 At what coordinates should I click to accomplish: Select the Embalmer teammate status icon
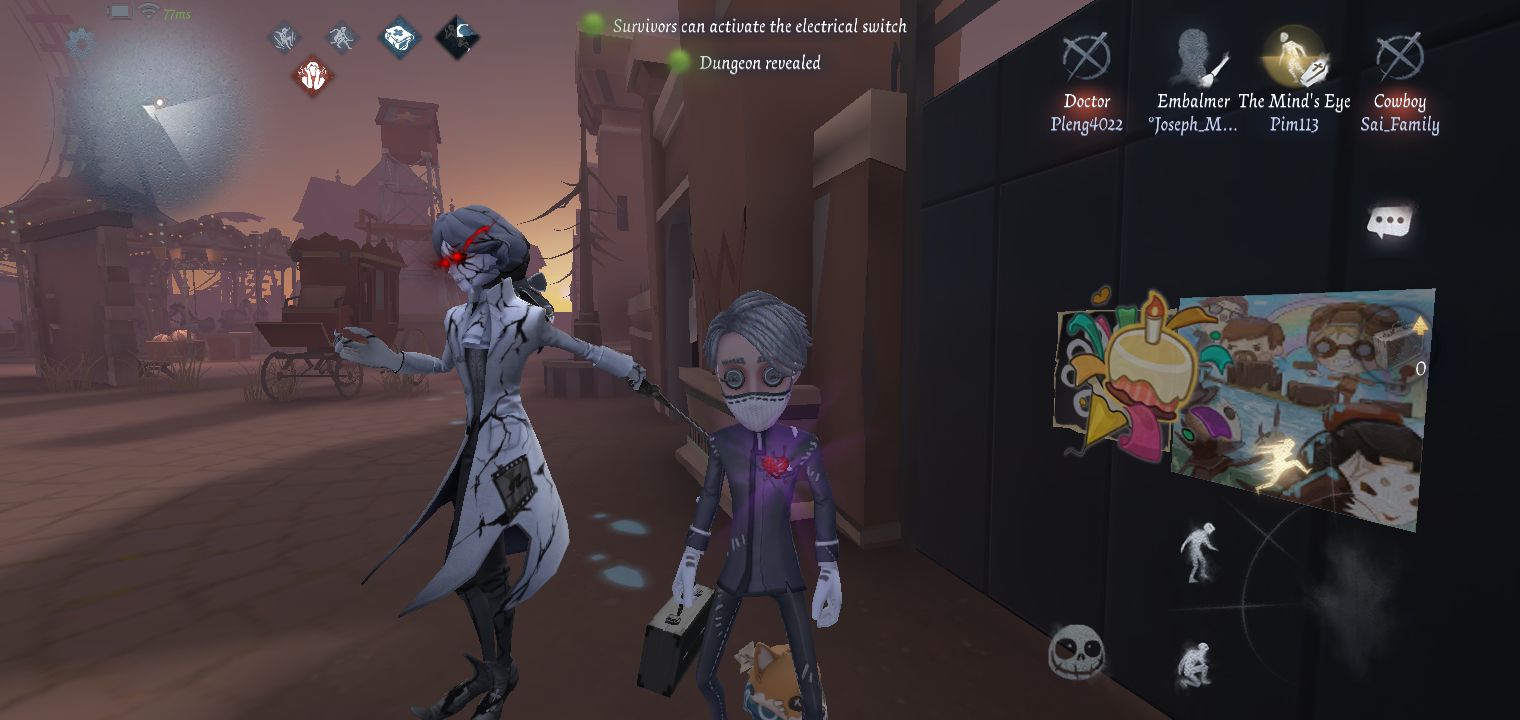click(x=1194, y=57)
